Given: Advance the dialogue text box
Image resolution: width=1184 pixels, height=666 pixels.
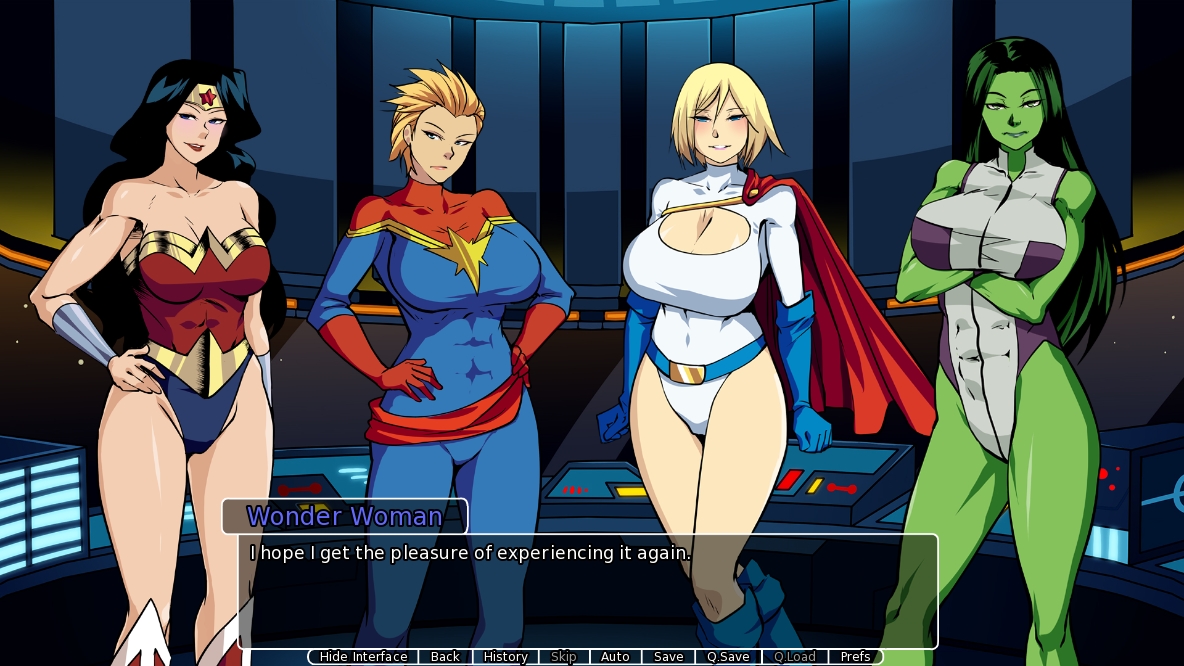Looking at the screenshot, I should click(588, 595).
